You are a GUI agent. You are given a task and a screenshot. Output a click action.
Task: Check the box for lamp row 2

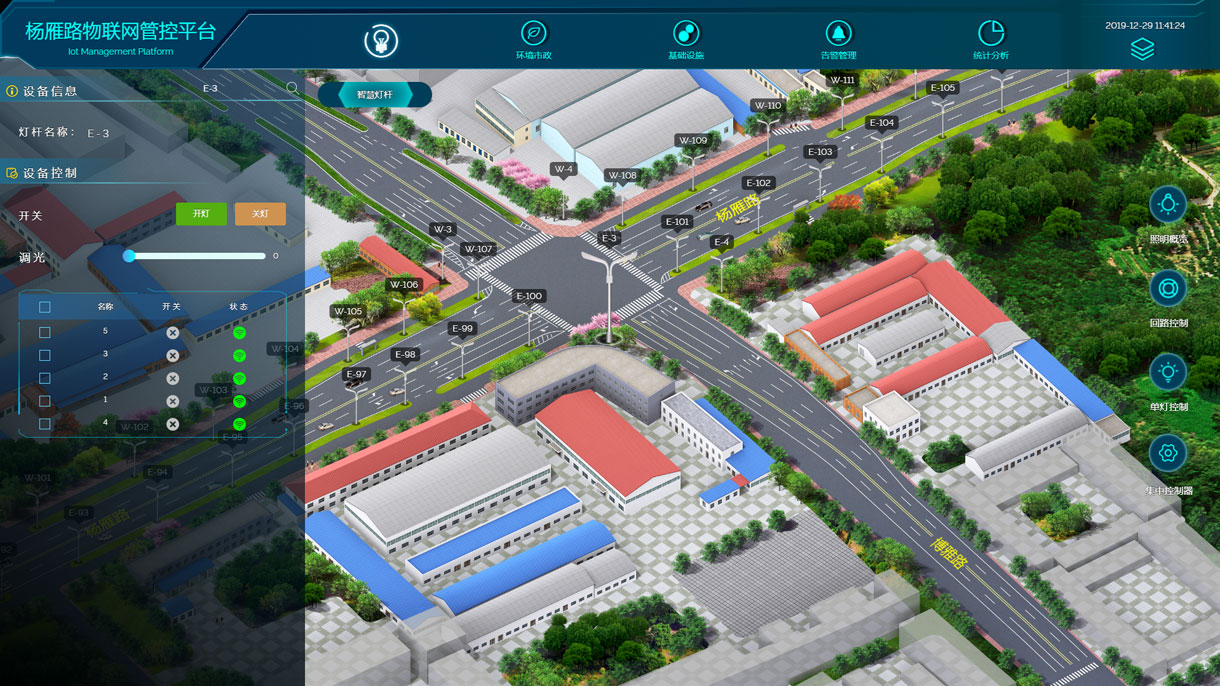tap(44, 378)
